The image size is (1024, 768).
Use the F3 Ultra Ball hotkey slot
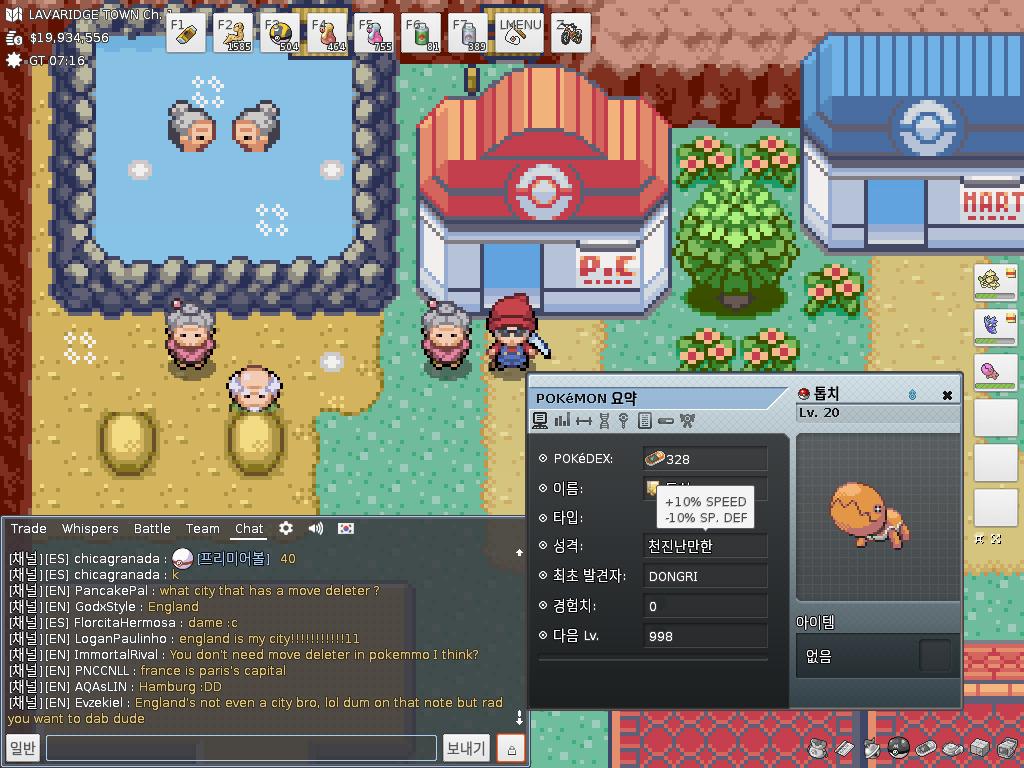(x=281, y=33)
